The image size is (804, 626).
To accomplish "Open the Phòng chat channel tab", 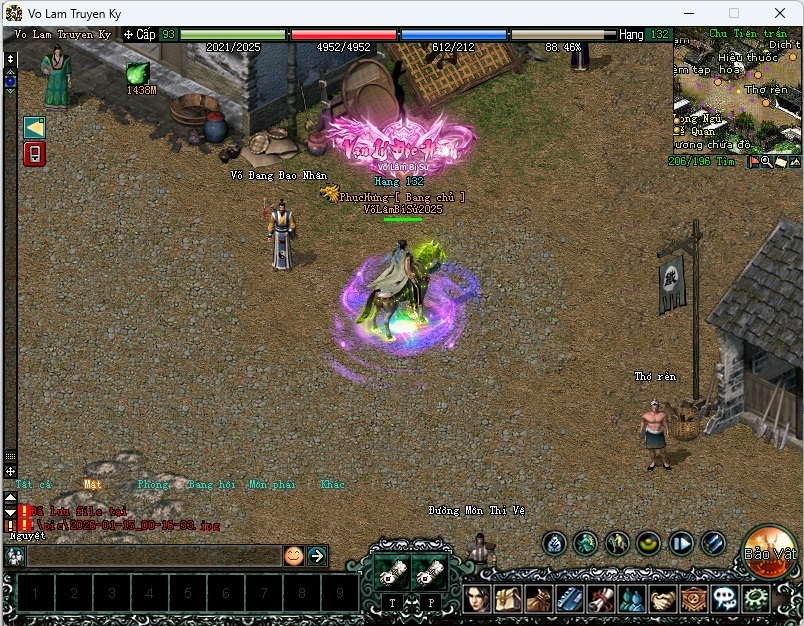I will click(153, 485).
